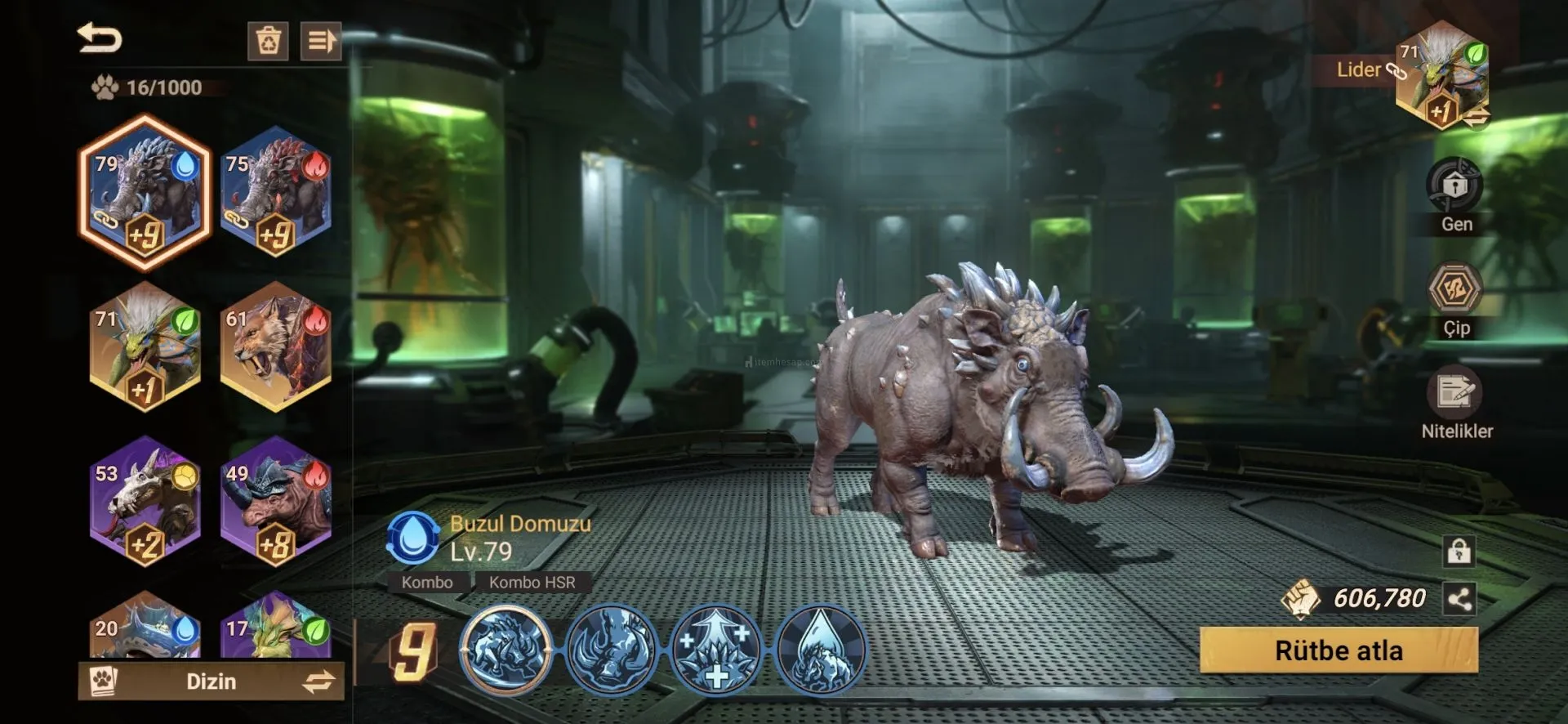Open the trash bin release button
The width and height of the screenshot is (1568, 724).
point(268,40)
